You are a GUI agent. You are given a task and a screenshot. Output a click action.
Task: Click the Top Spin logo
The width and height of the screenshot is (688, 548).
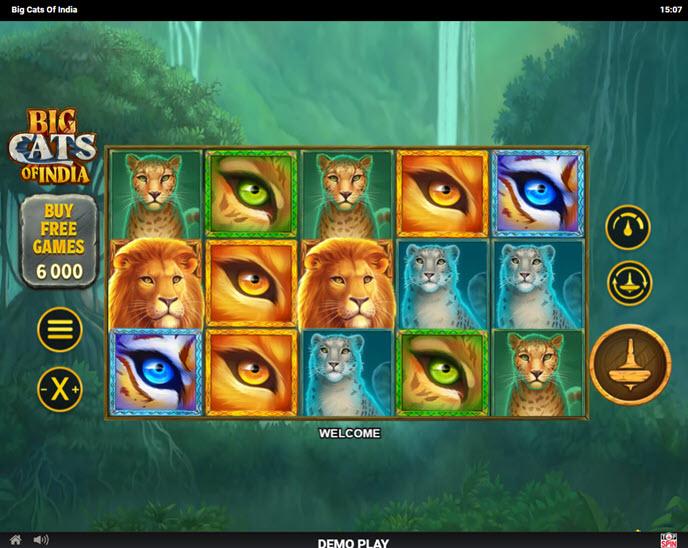(x=669, y=540)
